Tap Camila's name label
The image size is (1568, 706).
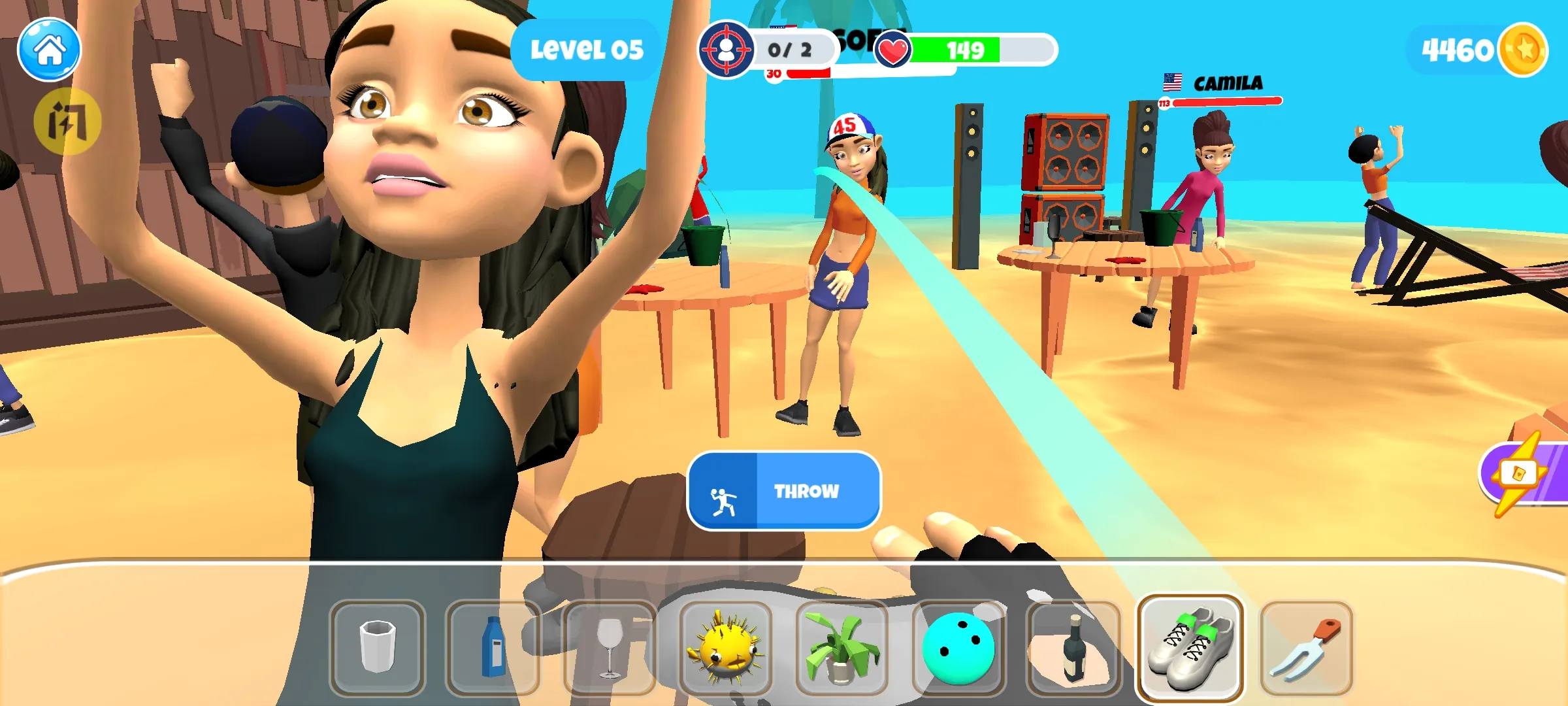(1229, 82)
